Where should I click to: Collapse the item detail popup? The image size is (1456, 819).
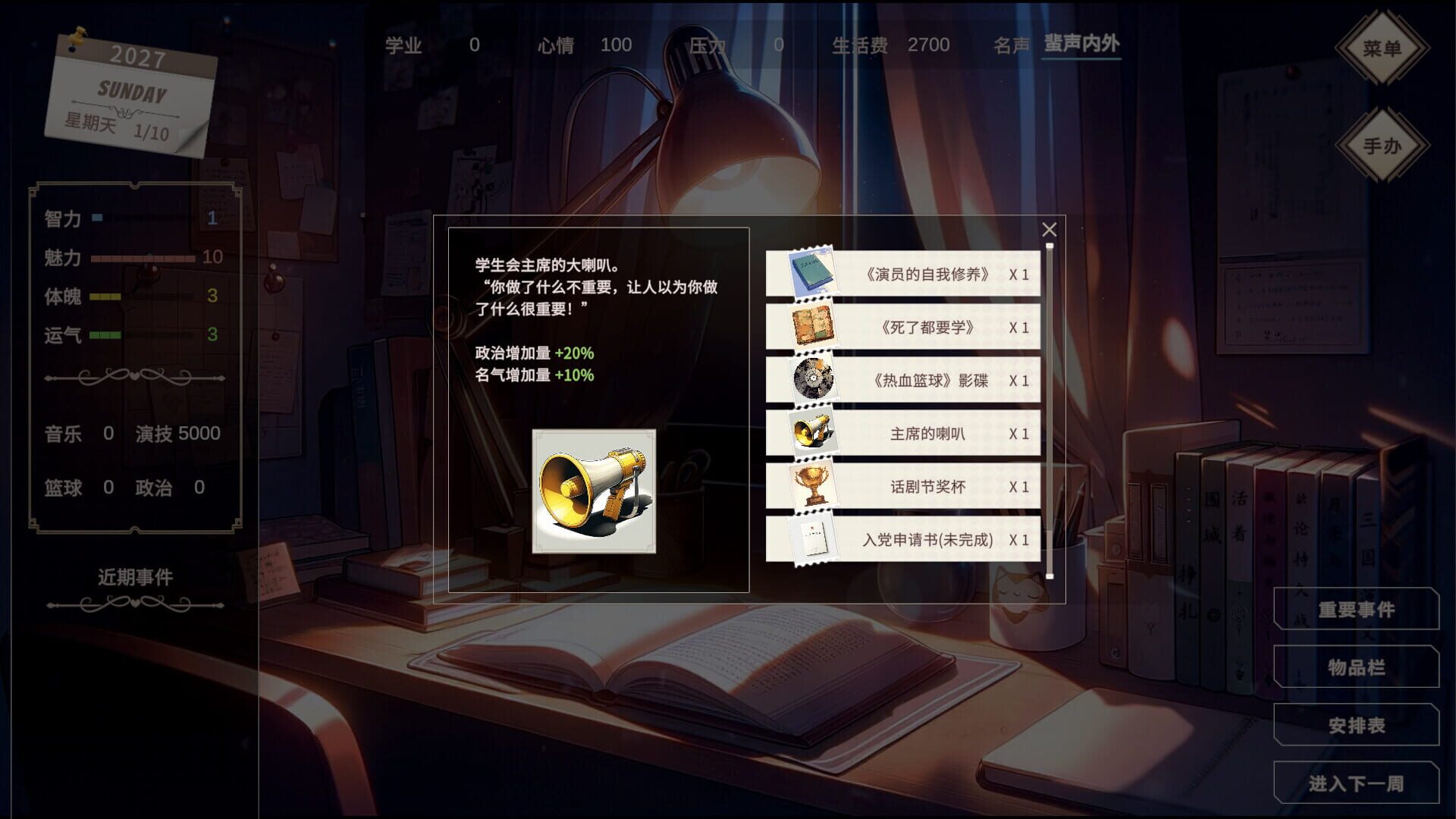click(1050, 227)
